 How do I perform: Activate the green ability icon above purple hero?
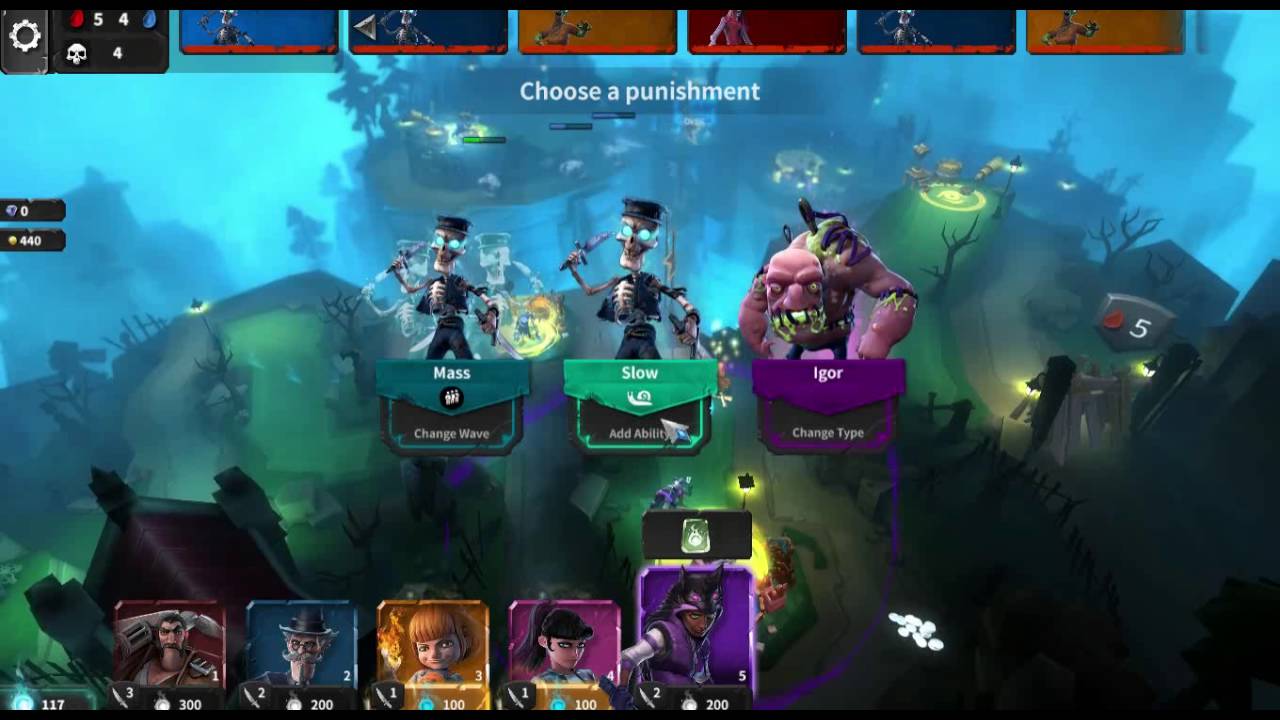coord(697,537)
